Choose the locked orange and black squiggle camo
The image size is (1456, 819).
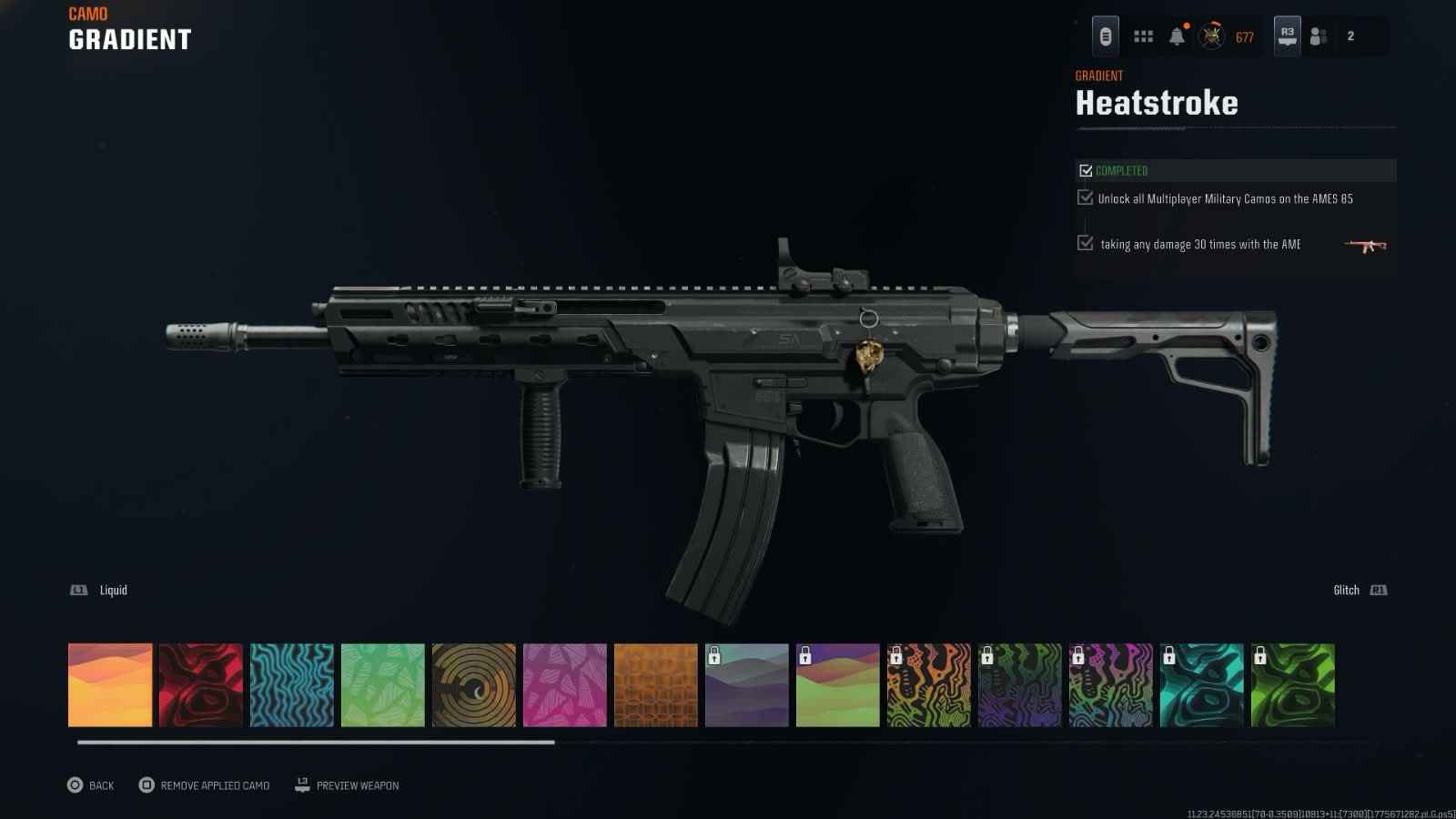click(x=929, y=685)
